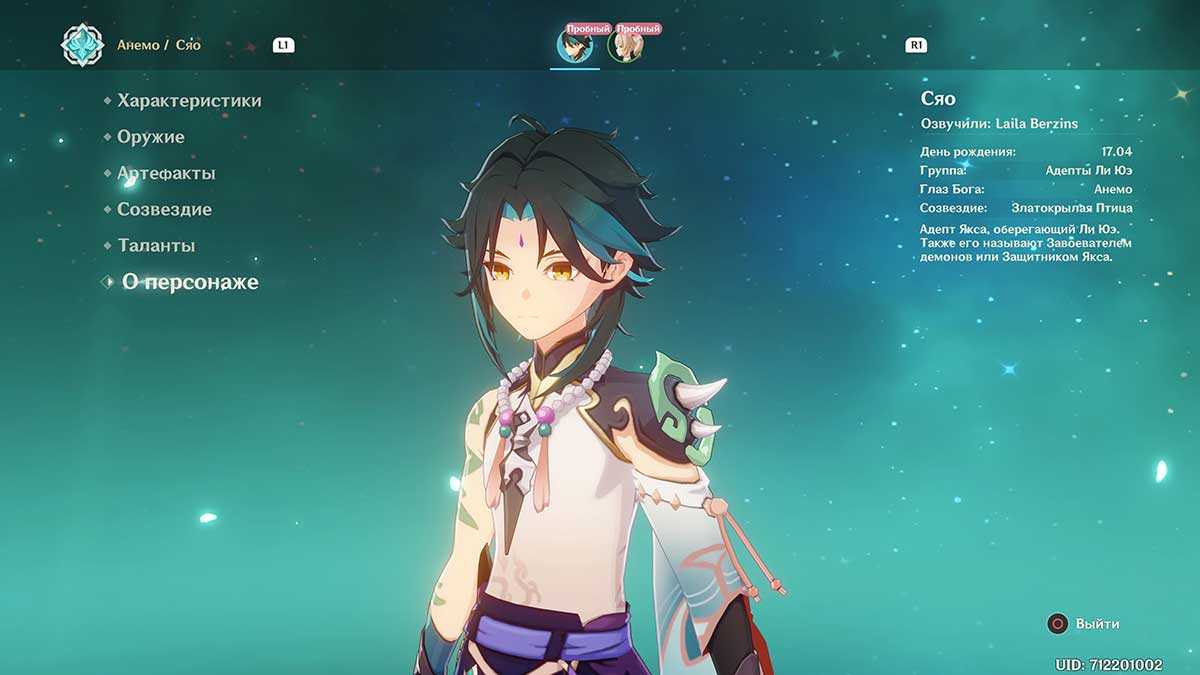
Task: Choose the О персонаже entry
Action: 189,282
